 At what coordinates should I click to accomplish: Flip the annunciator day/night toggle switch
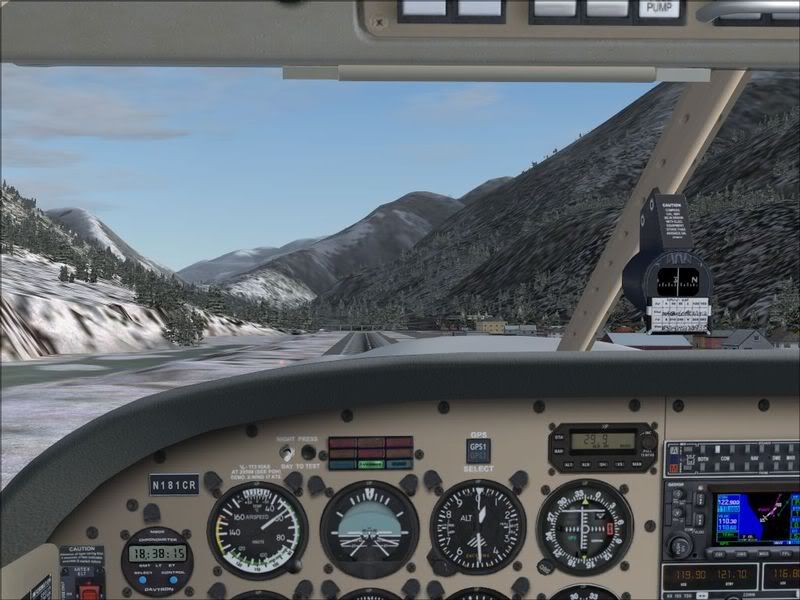(286, 452)
